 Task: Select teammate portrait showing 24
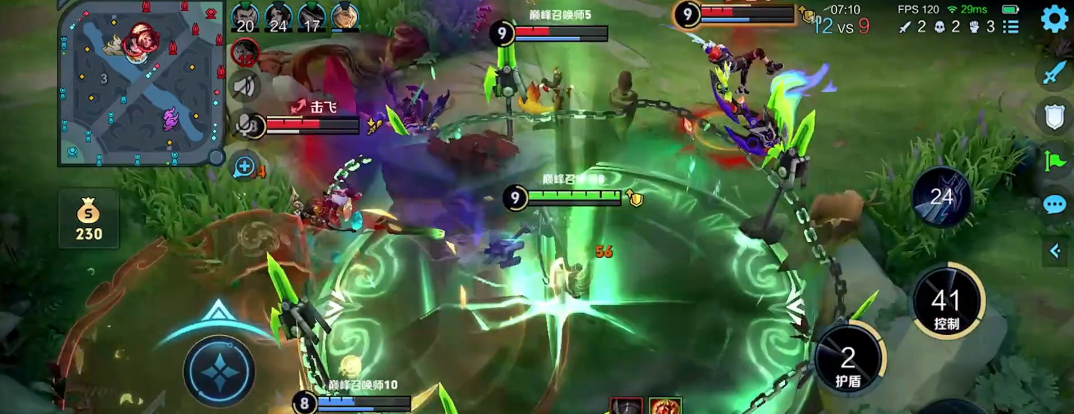278,17
